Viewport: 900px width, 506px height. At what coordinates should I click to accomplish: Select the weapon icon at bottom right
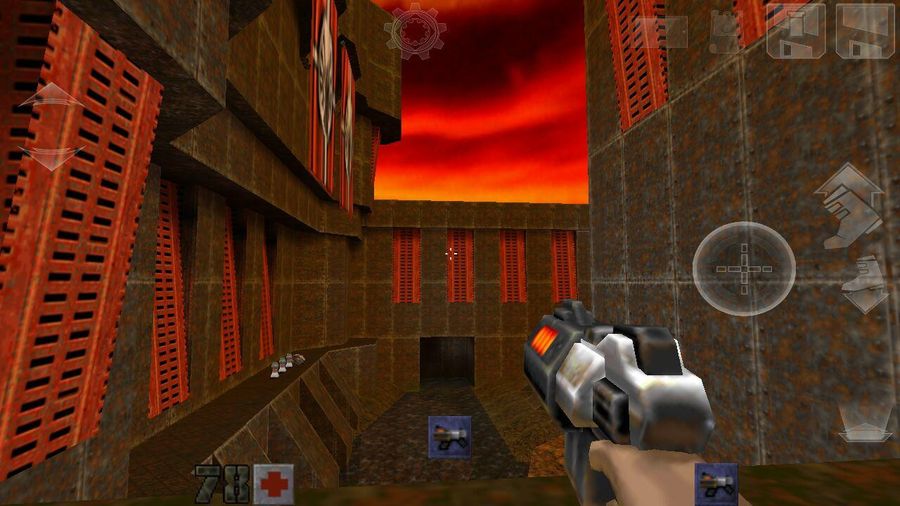point(716,483)
